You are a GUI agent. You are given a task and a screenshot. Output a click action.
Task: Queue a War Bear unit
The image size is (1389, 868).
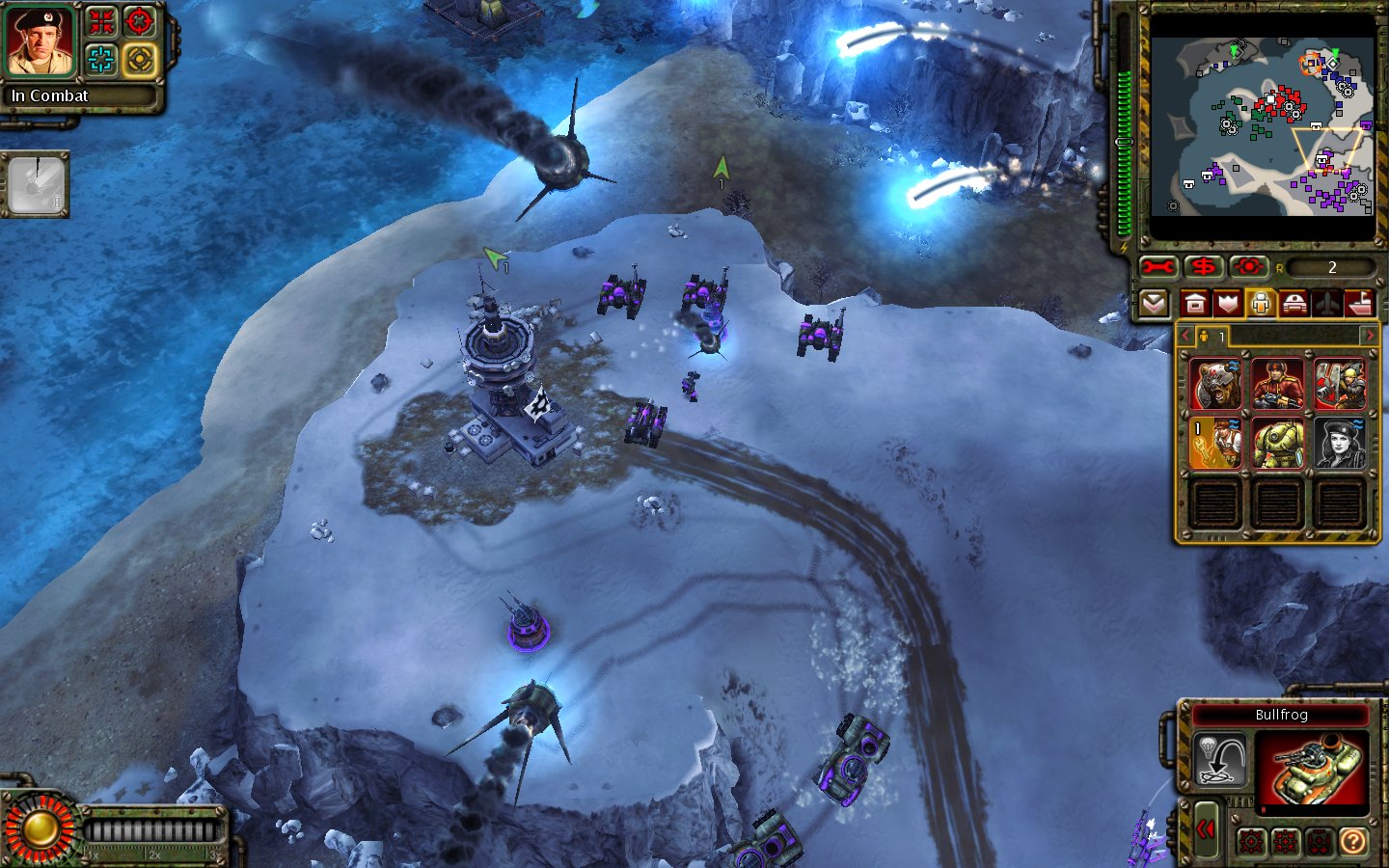click(1214, 385)
